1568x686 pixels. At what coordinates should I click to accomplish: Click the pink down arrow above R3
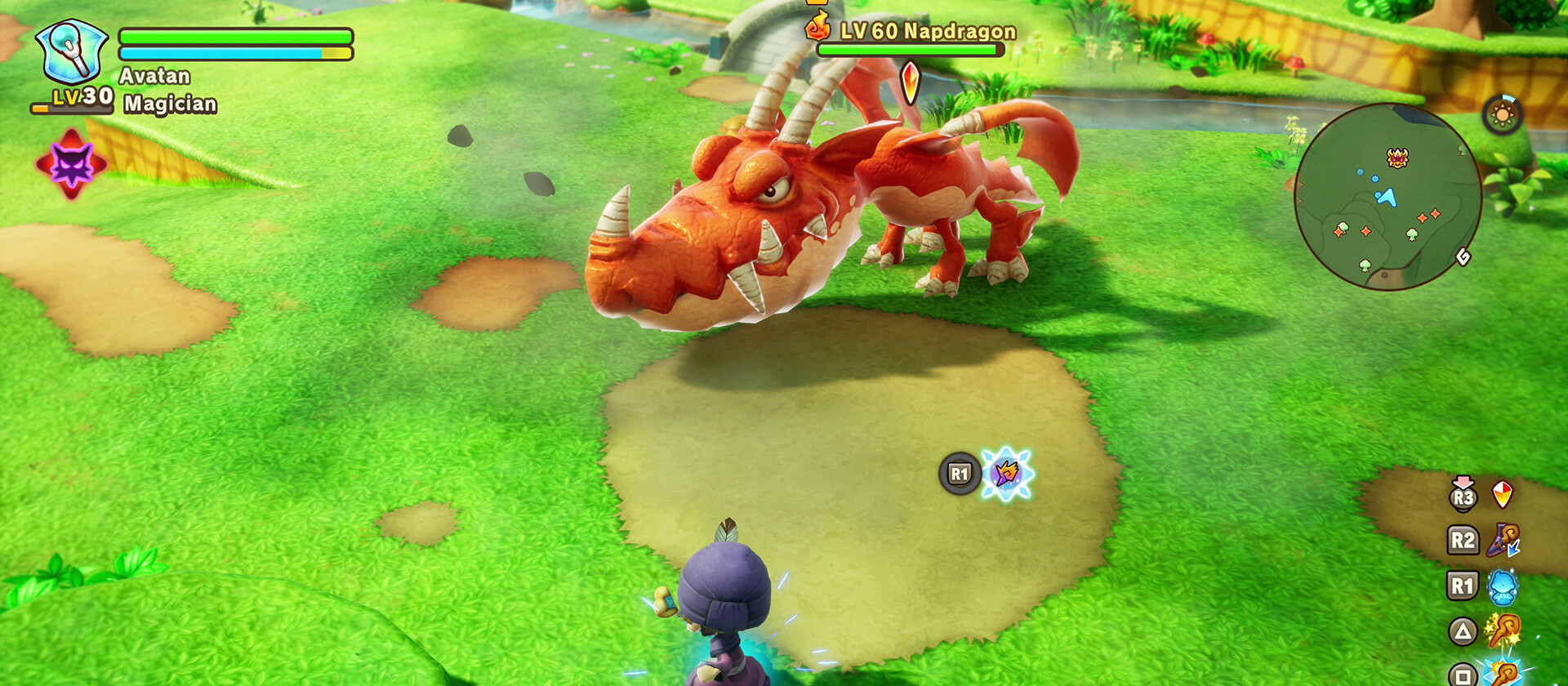(1462, 481)
